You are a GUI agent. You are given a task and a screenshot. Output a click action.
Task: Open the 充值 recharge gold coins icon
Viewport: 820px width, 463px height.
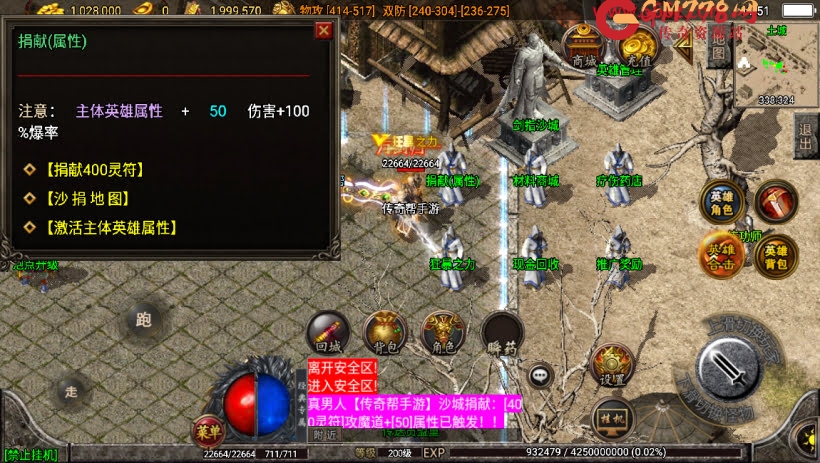[636, 47]
